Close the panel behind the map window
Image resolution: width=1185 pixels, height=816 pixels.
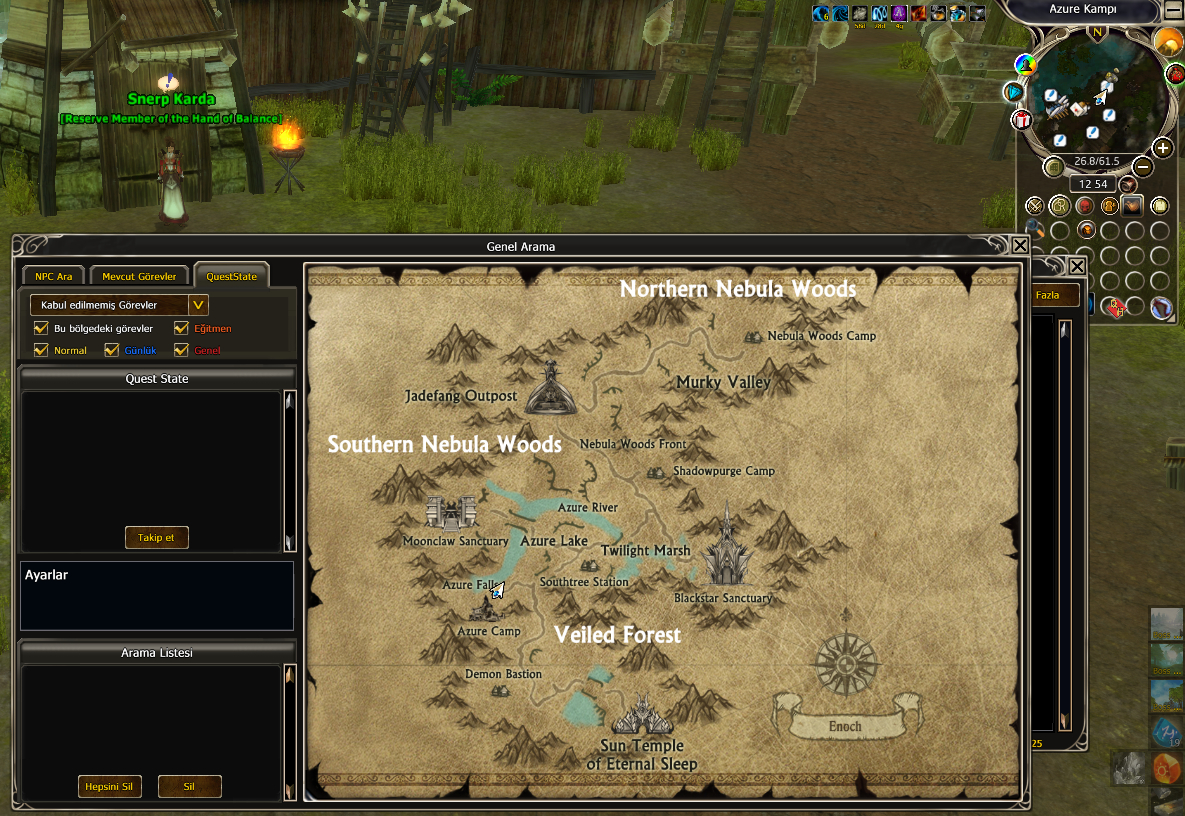1077,266
